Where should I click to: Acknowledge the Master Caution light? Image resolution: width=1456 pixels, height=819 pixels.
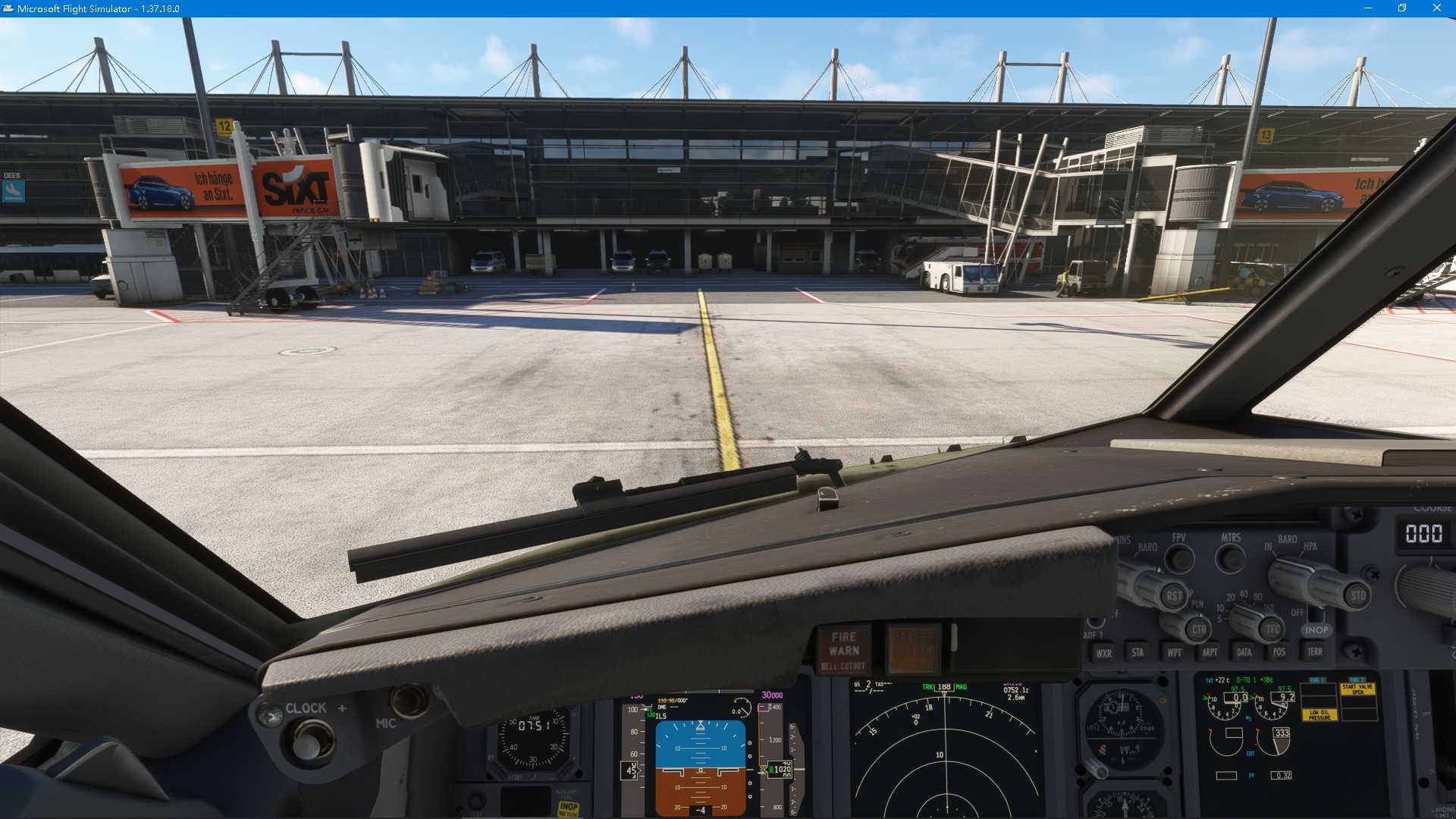[x=914, y=649]
